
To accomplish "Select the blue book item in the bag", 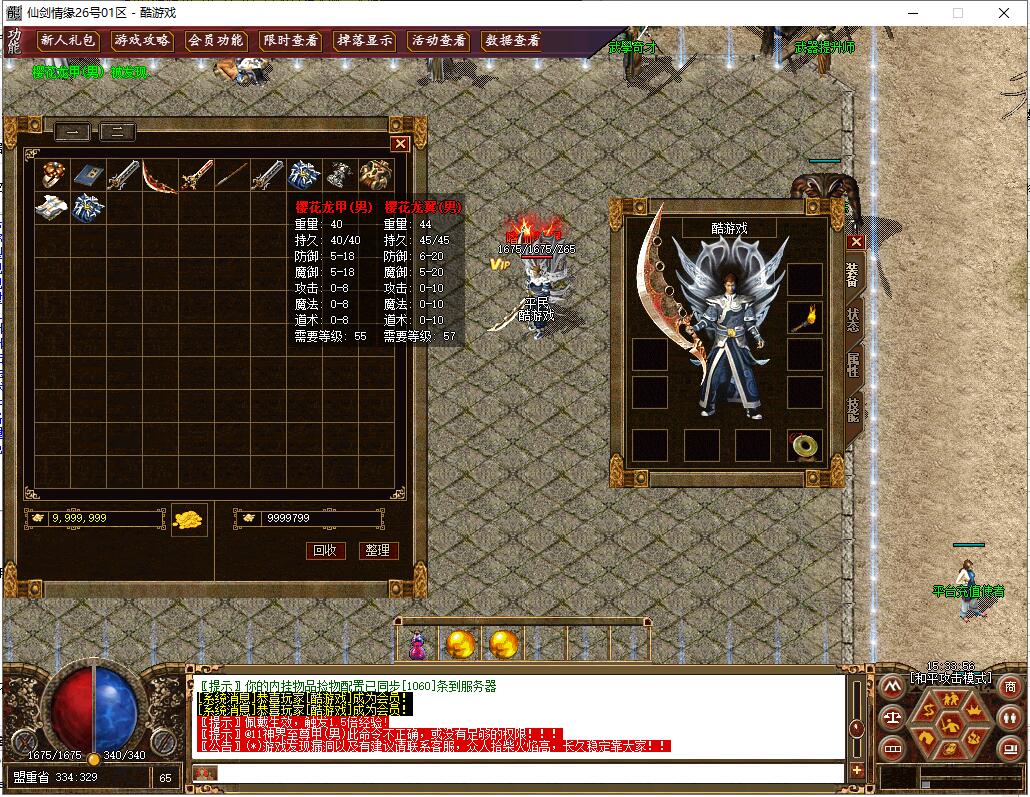I will (x=88, y=174).
